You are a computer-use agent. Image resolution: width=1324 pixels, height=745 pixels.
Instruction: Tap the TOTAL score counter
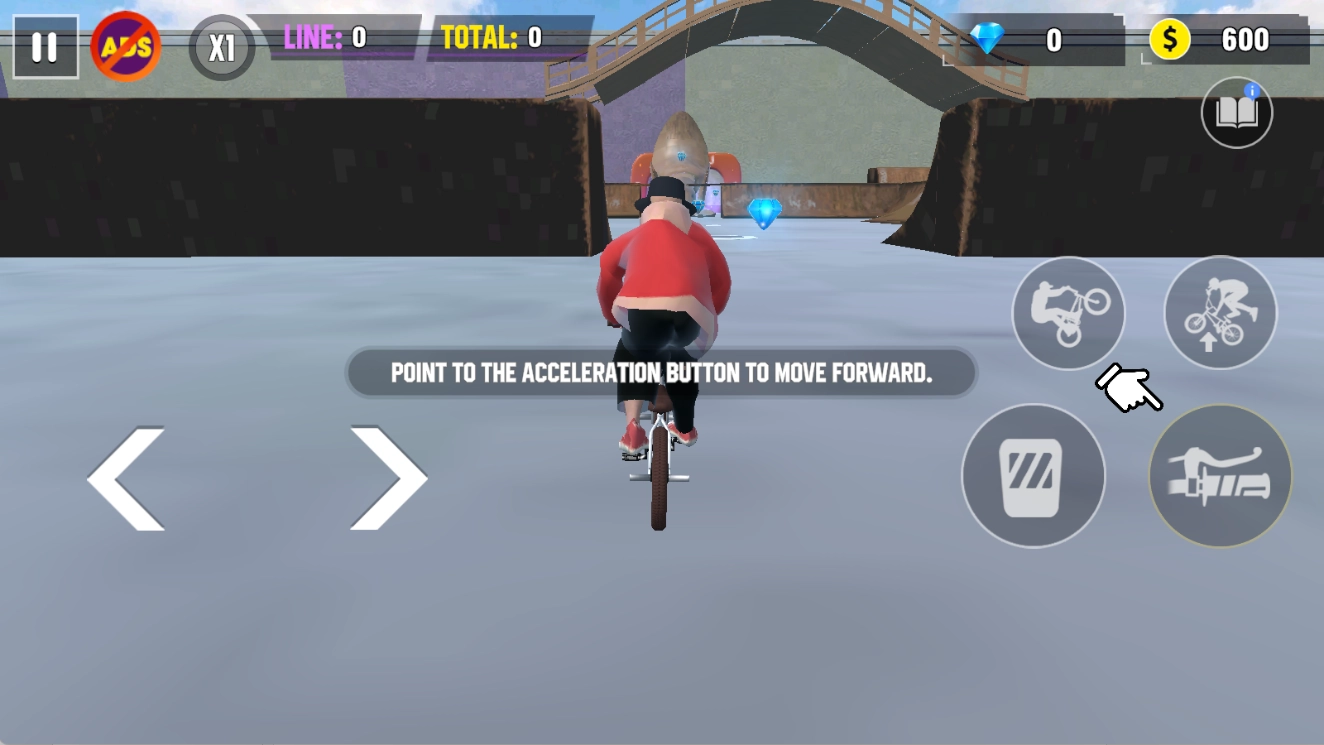pos(490,38)
